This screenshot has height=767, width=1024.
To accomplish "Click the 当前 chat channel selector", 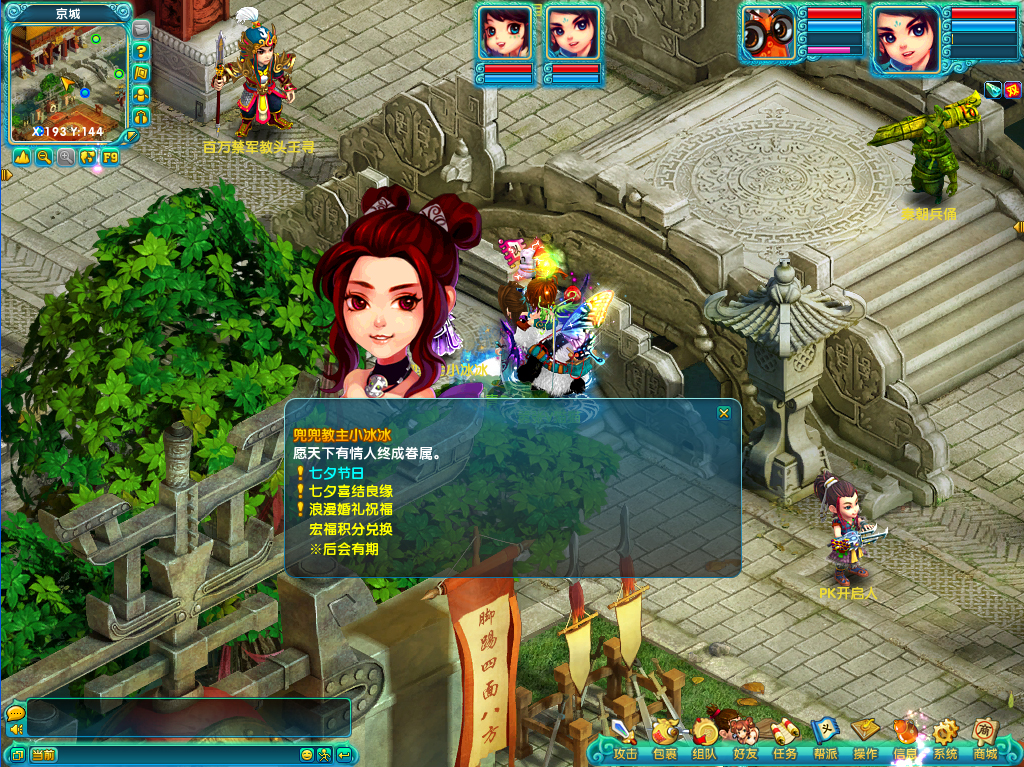I will pyautogui.click(x=44, y=754).
